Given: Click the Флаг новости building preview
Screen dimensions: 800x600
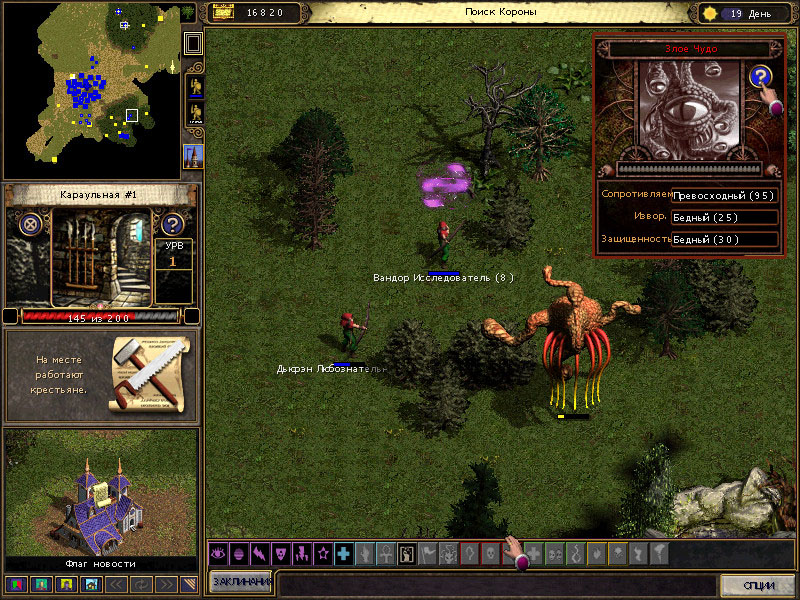Looking at the screenshot, I should 100,492.
